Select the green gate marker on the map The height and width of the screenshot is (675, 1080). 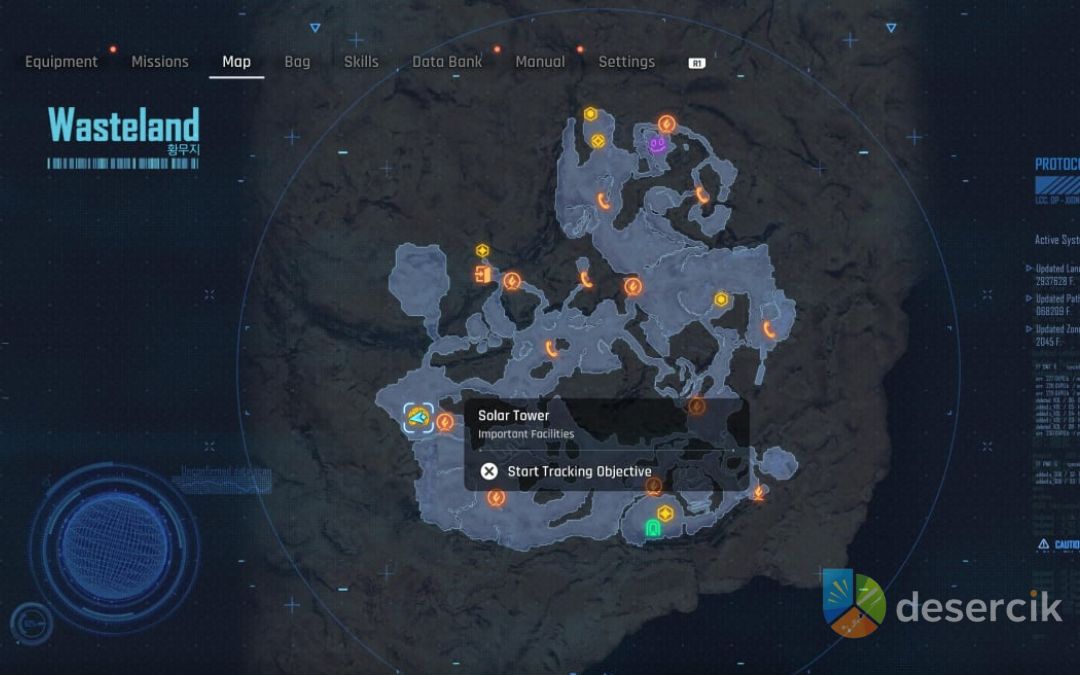pos(653,527)
